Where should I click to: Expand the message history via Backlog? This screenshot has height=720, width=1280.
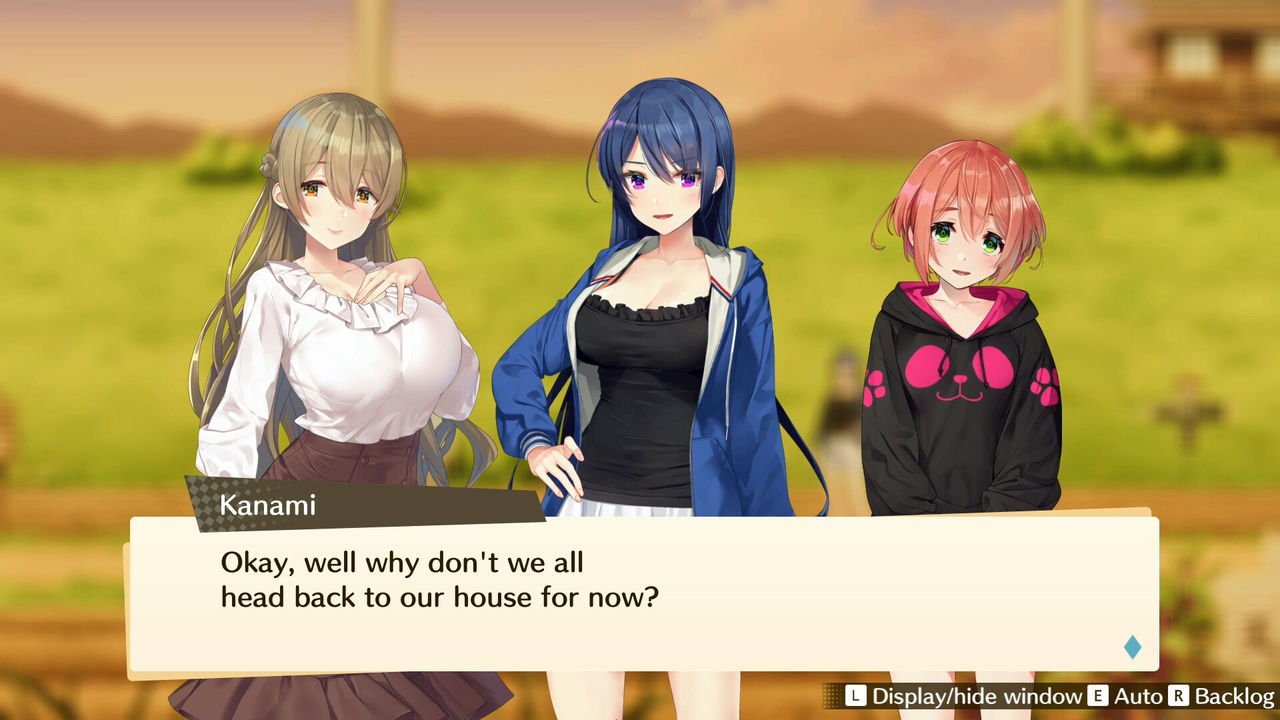click(1237, 697)
